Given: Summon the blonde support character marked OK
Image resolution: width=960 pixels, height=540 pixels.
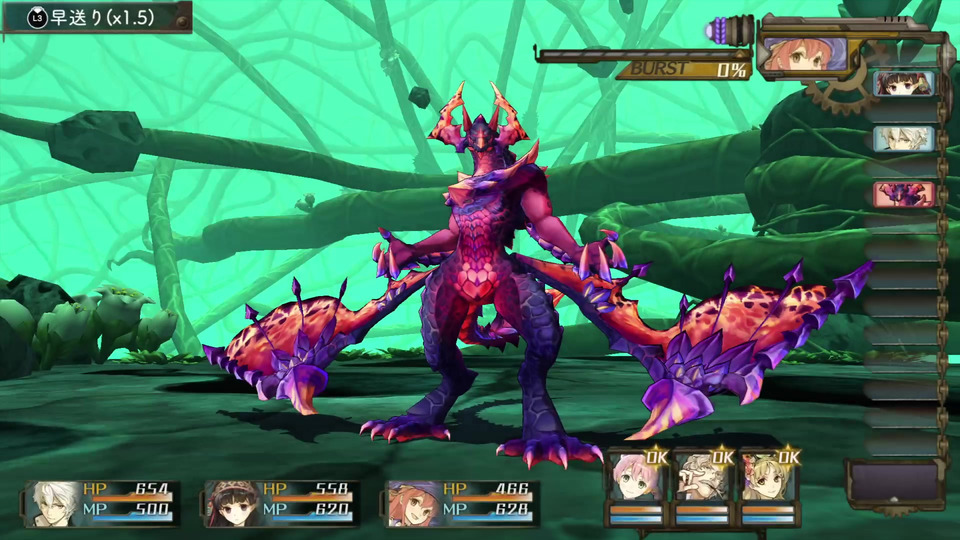Looking at the screenshot, I should pyautogui.click(x=769, y=484).
